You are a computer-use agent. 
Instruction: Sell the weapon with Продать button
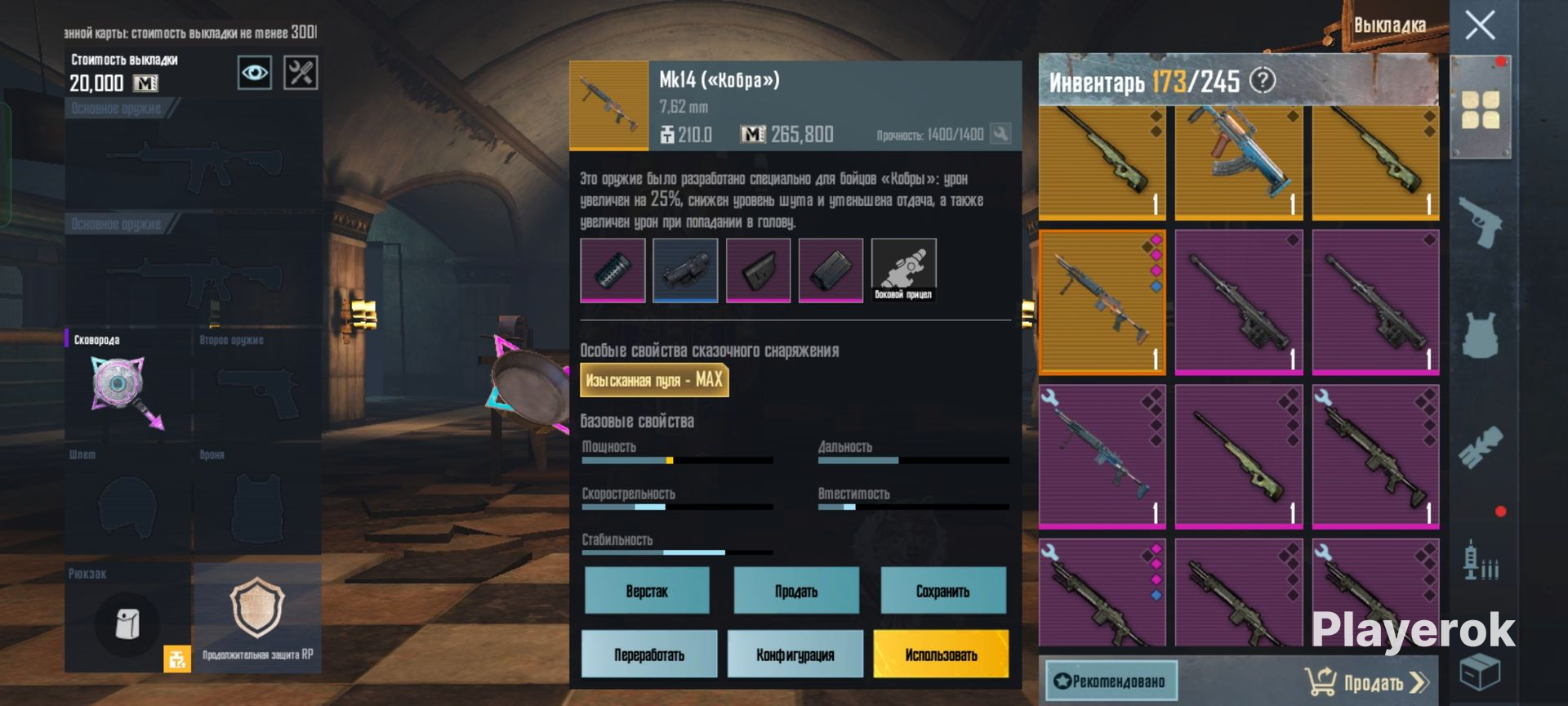(x=796, y=591)
